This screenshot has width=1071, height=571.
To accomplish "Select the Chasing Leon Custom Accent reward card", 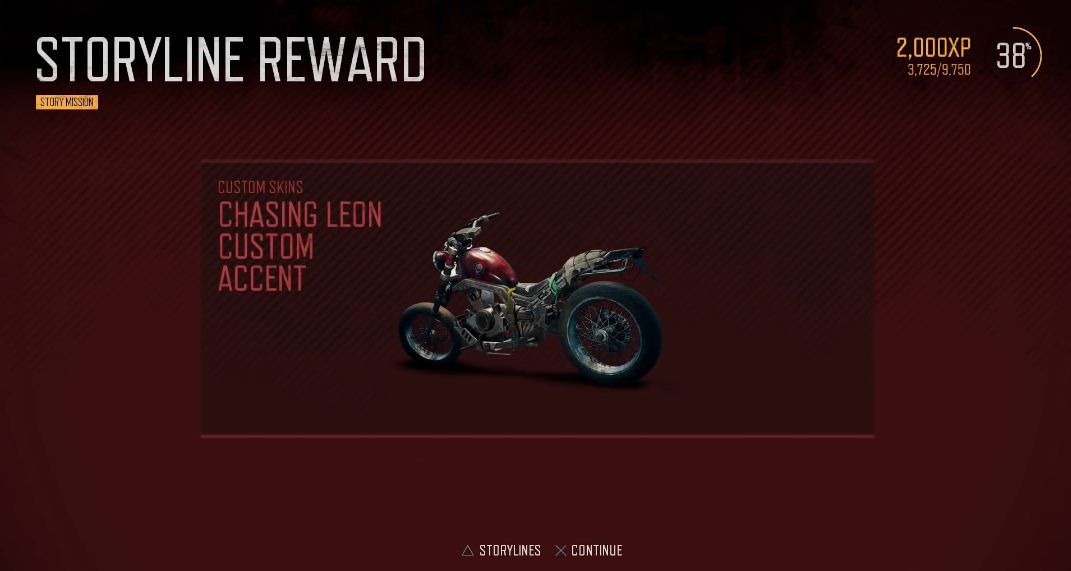I will (x=537, y=298).
